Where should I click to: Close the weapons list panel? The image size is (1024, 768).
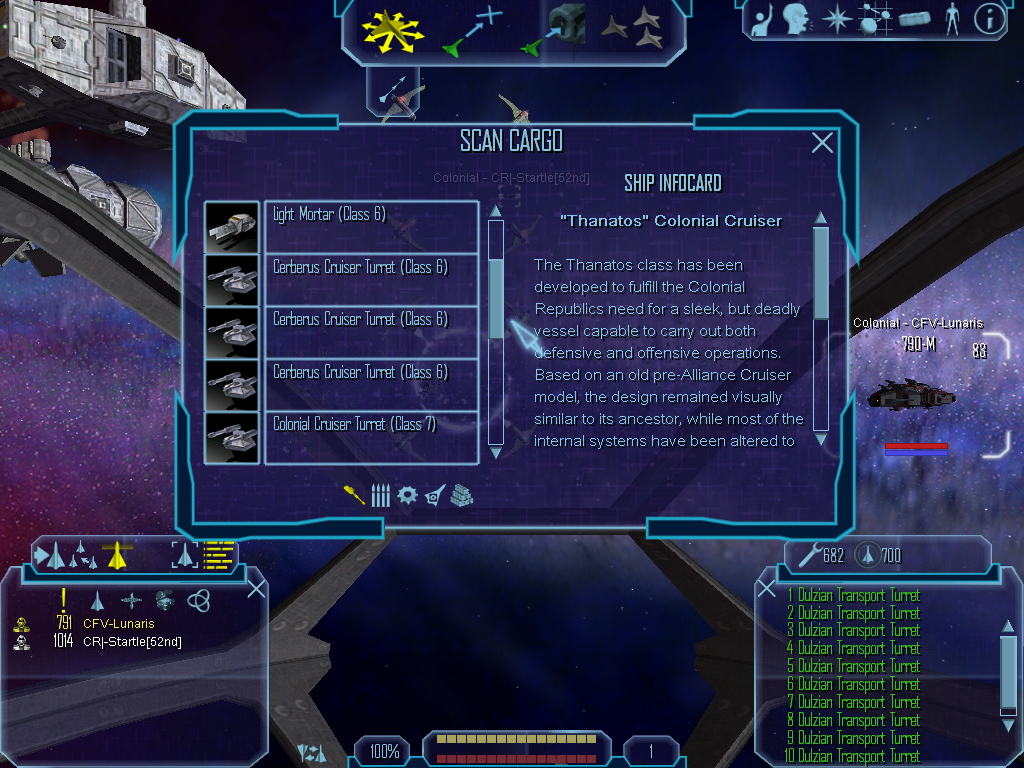(767, 588)
